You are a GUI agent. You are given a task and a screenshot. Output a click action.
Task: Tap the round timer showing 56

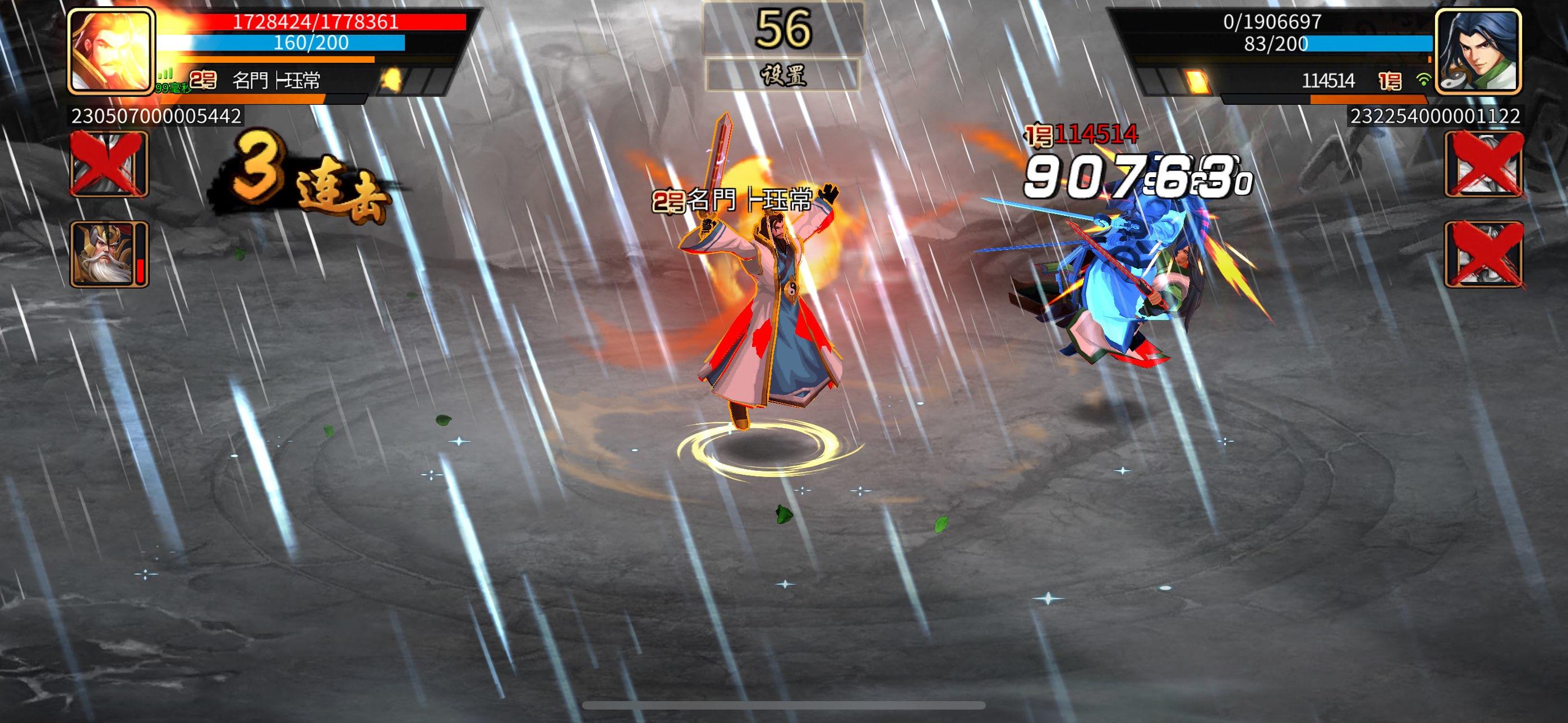coord(784,29)
